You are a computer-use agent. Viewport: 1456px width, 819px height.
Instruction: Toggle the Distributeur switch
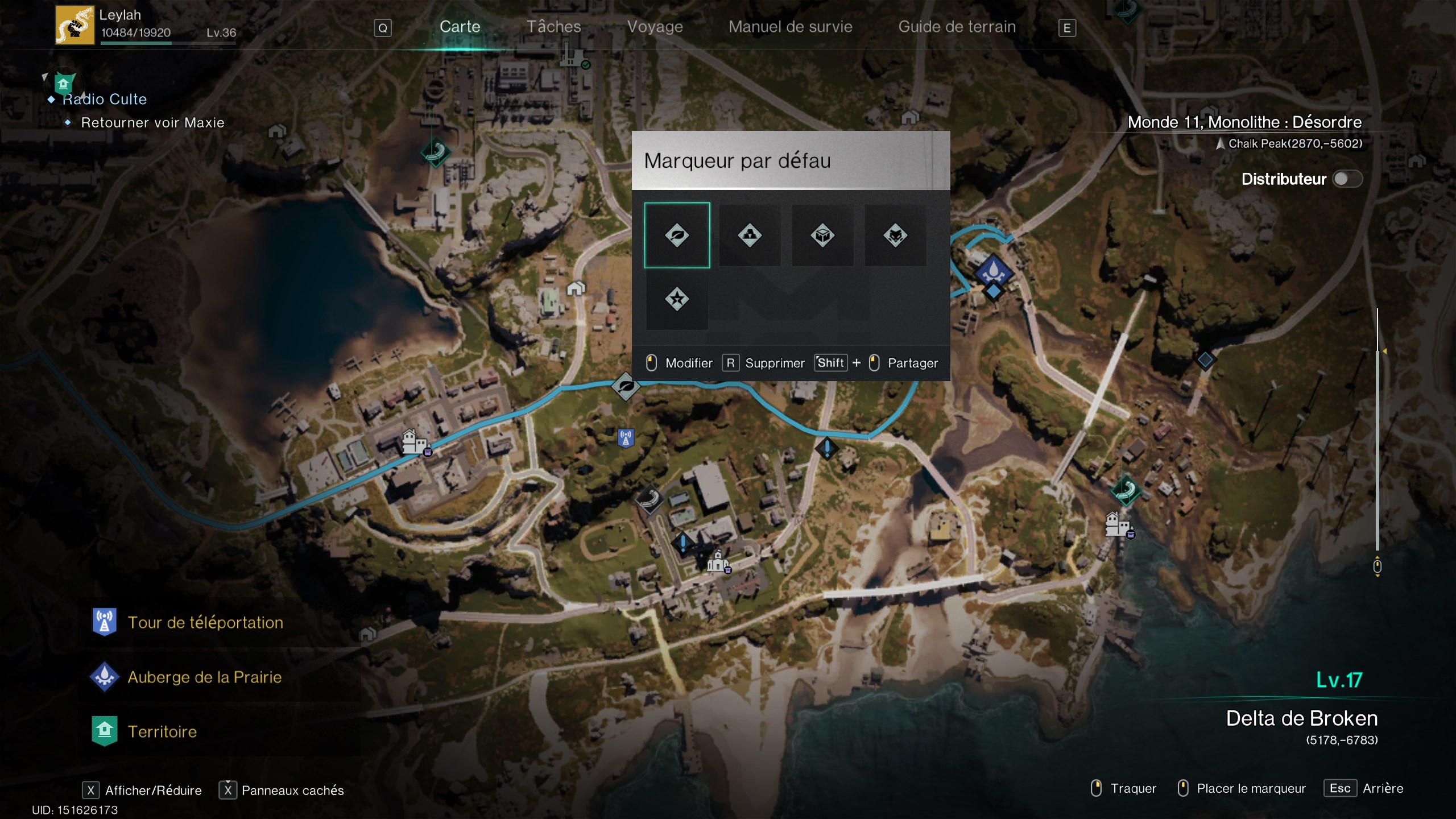click(x=1347, y=179)
